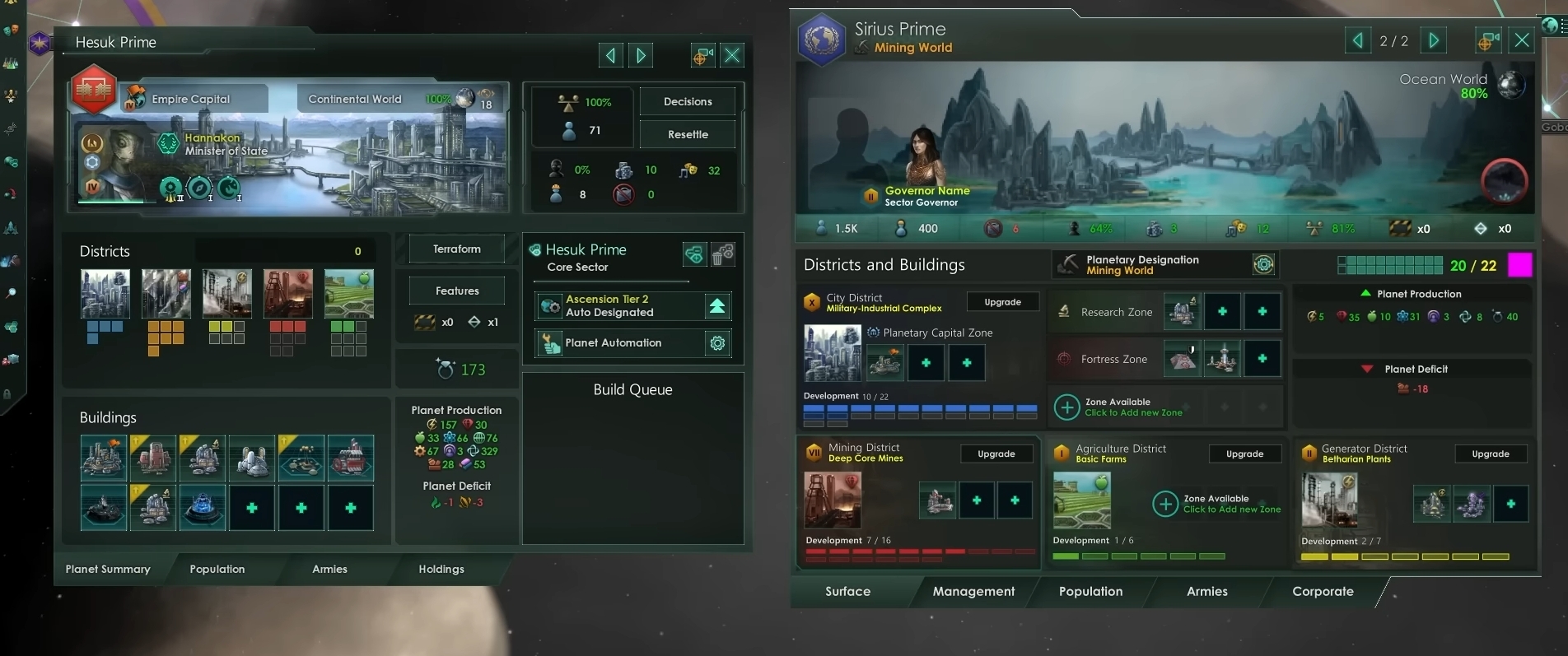
Task: Open the Holdings tab
Action: 441,569
